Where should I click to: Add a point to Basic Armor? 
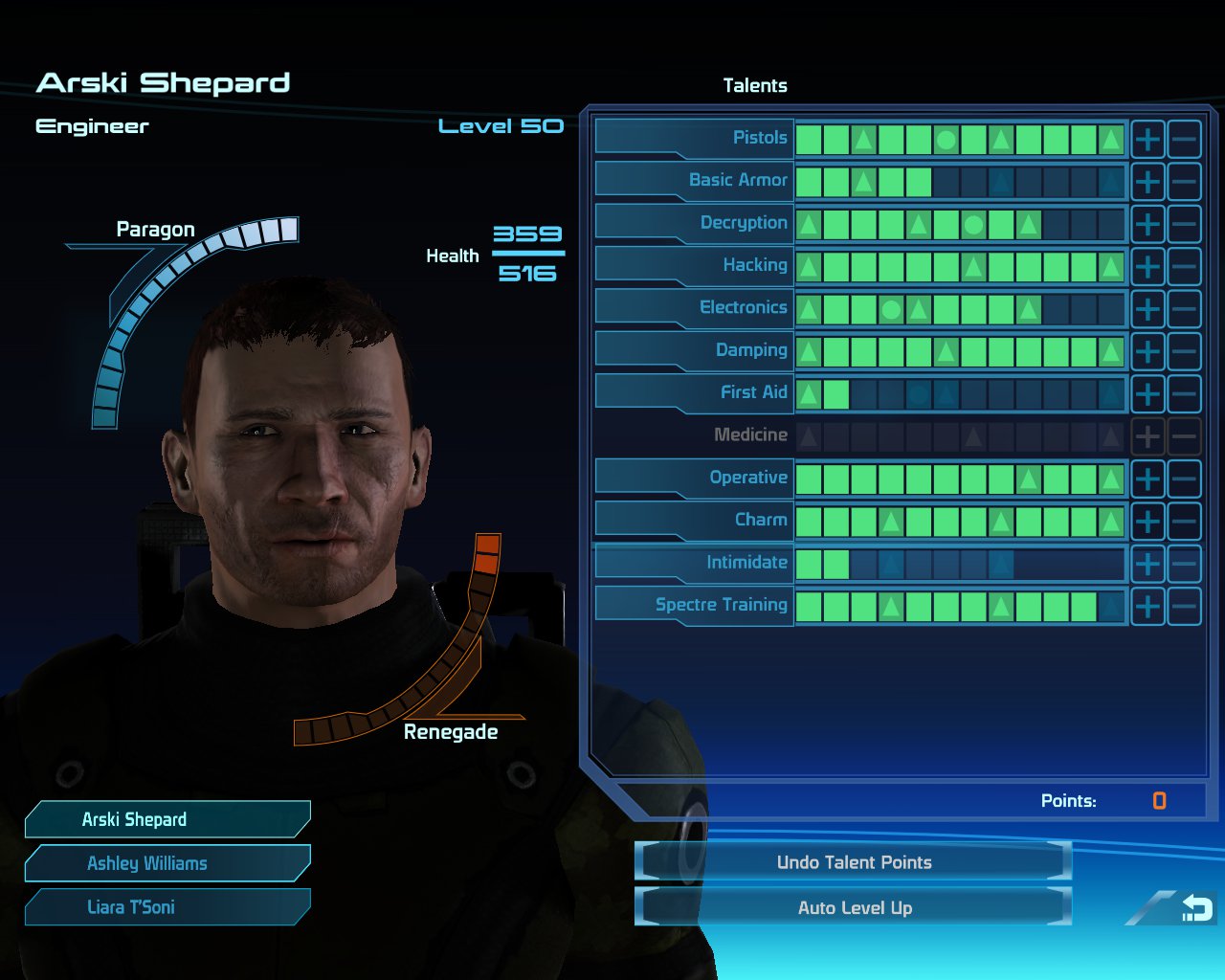1147,182
